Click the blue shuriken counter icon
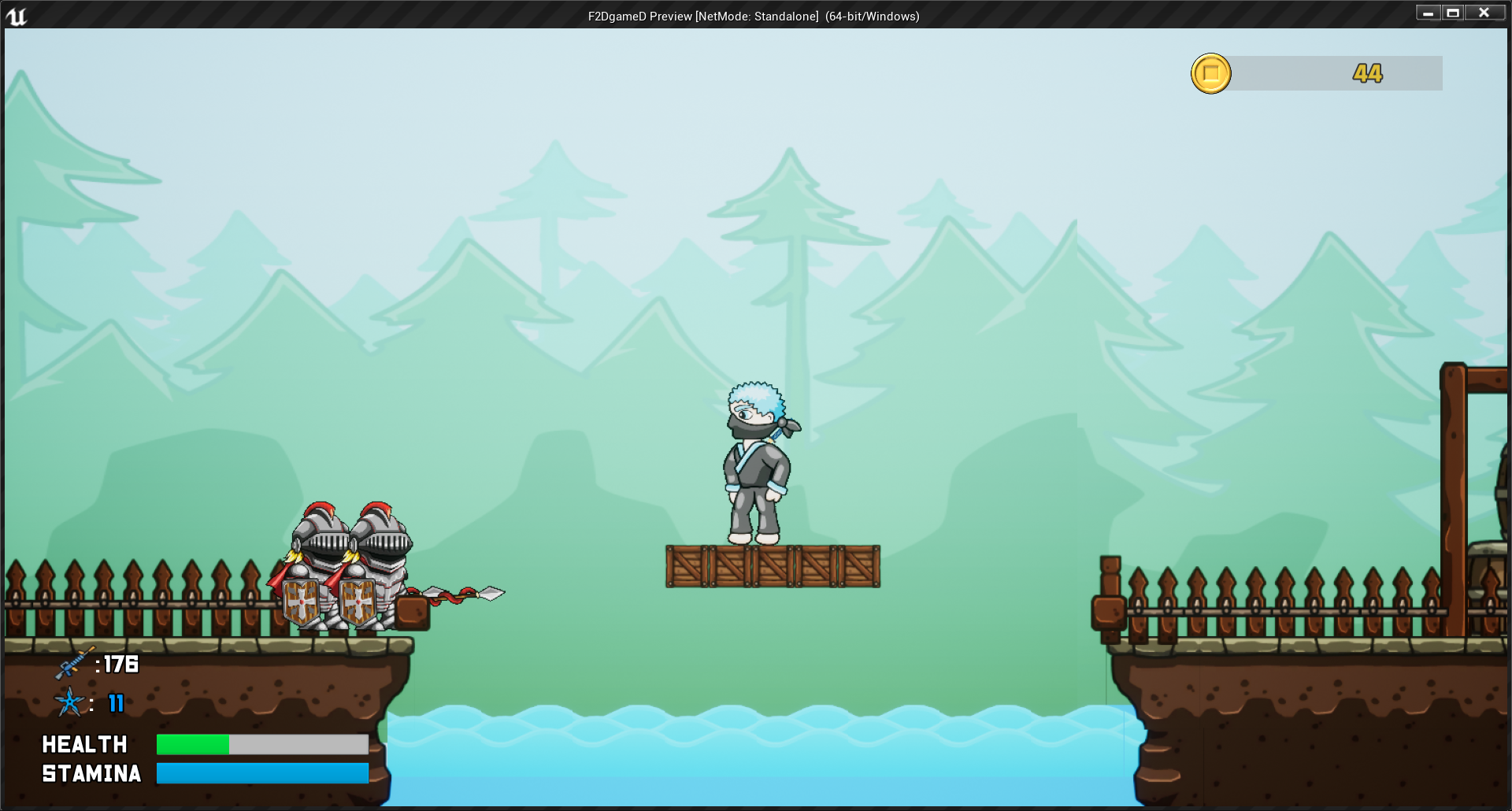Image resolution: width=1512 pixels, height=811 pixels. click(x=70, y=703)
